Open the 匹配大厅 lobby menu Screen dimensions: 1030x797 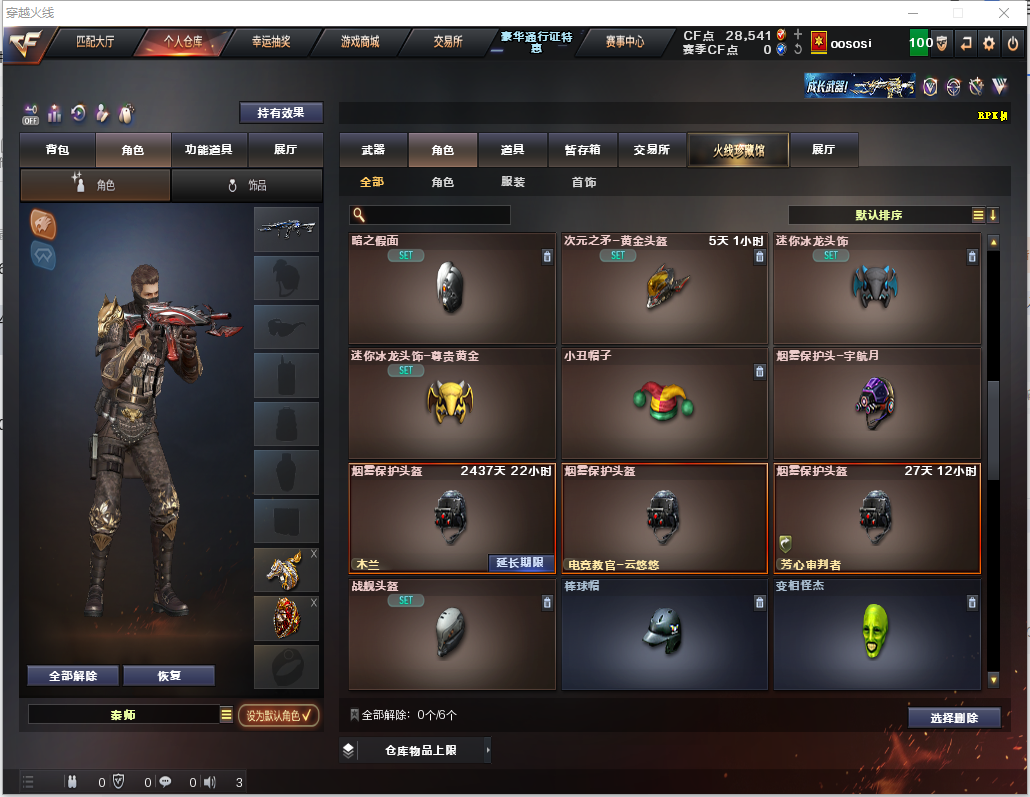[x=95, y=42]
